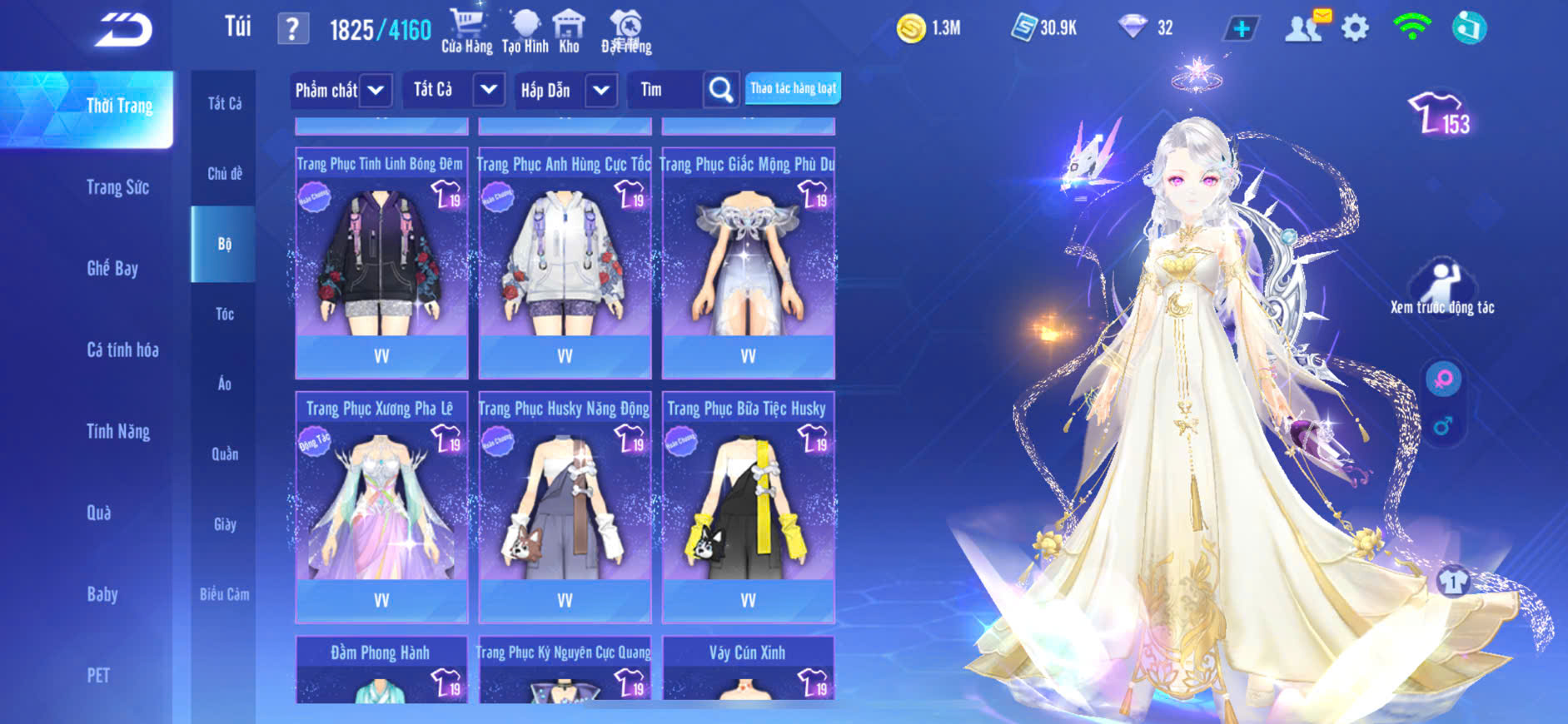Viewport: 1568px width, 724px height.
Task: Select the Tóc subcategory
Action: coord(224,314)
